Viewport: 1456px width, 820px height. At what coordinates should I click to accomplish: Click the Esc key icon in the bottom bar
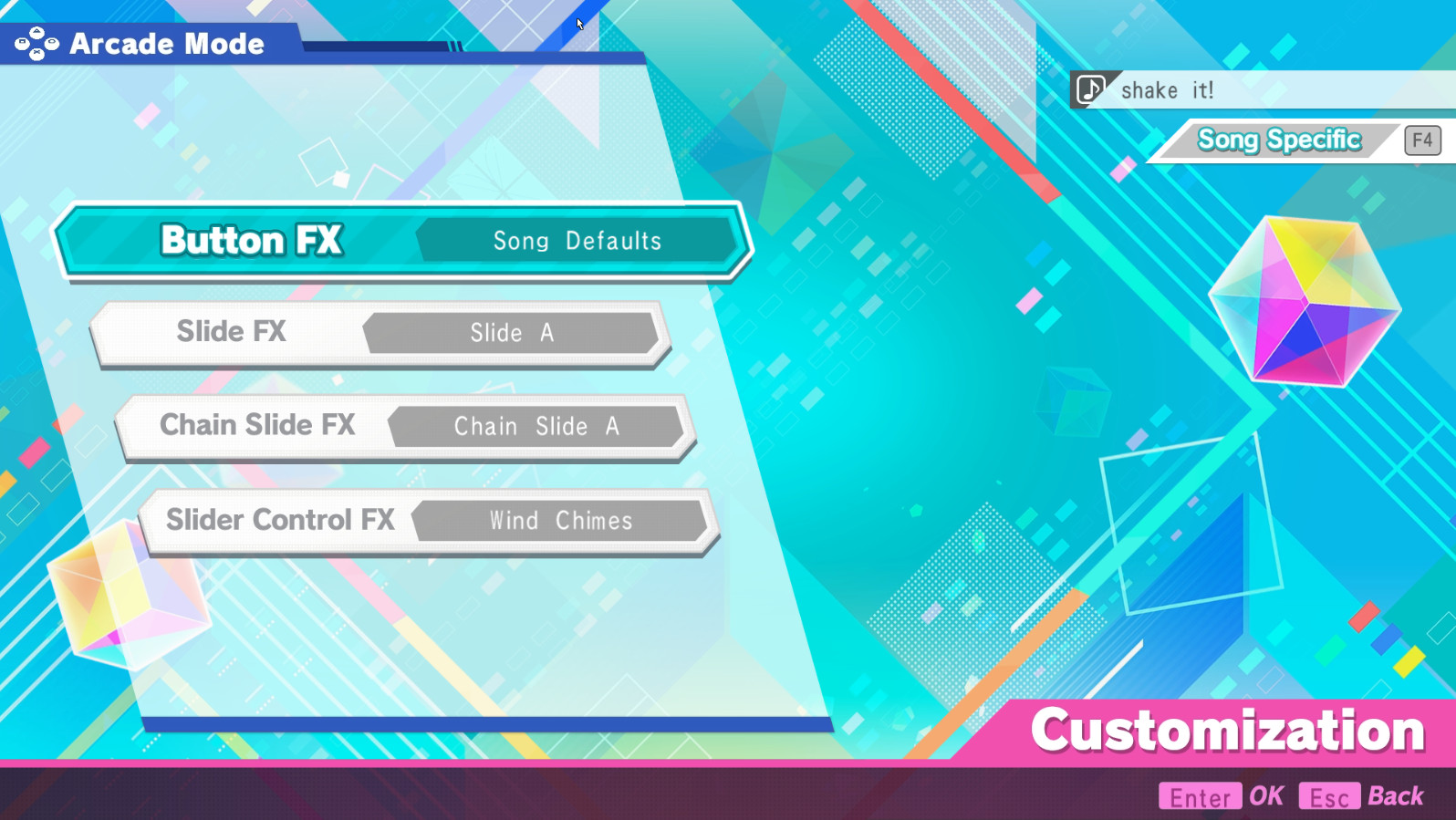click(1328, 796)
